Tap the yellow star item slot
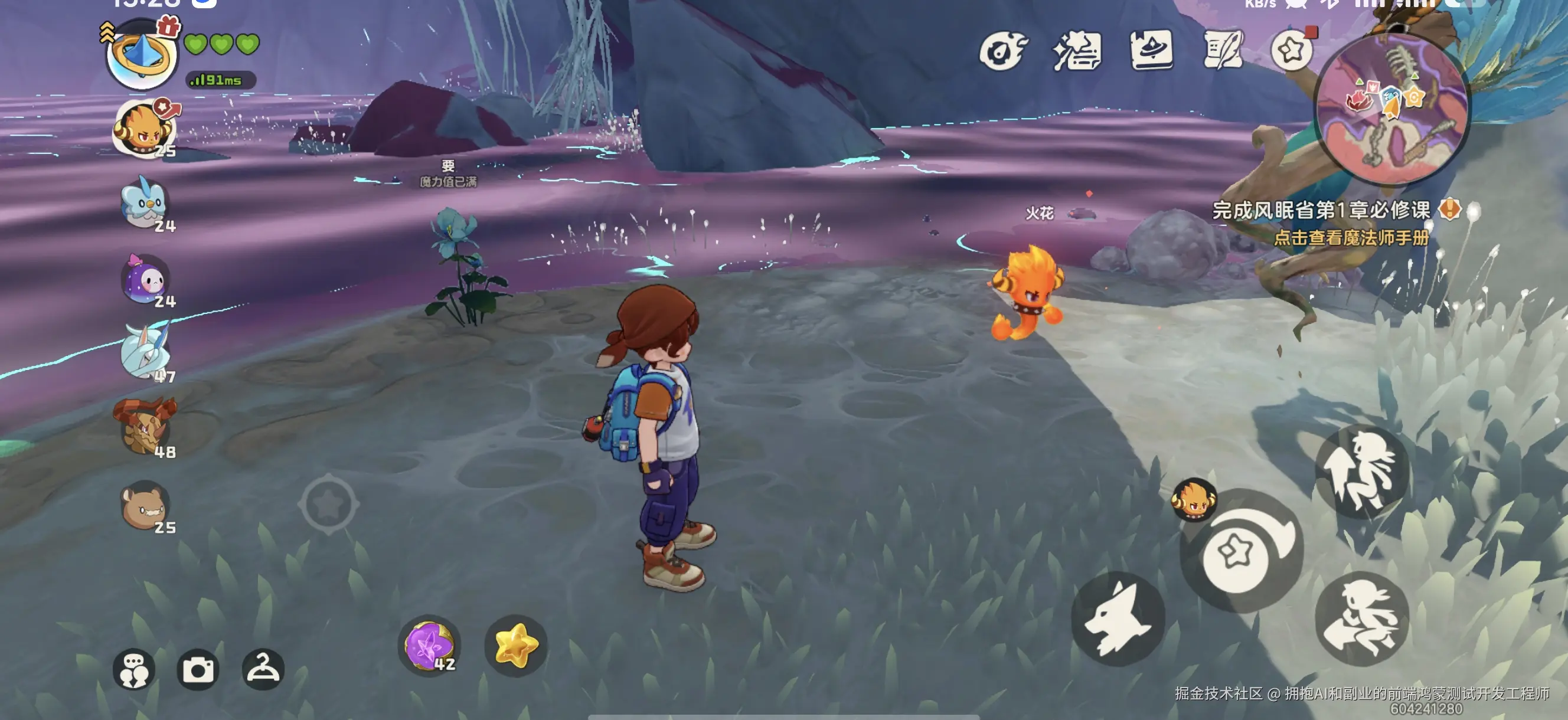 [515, 645]
